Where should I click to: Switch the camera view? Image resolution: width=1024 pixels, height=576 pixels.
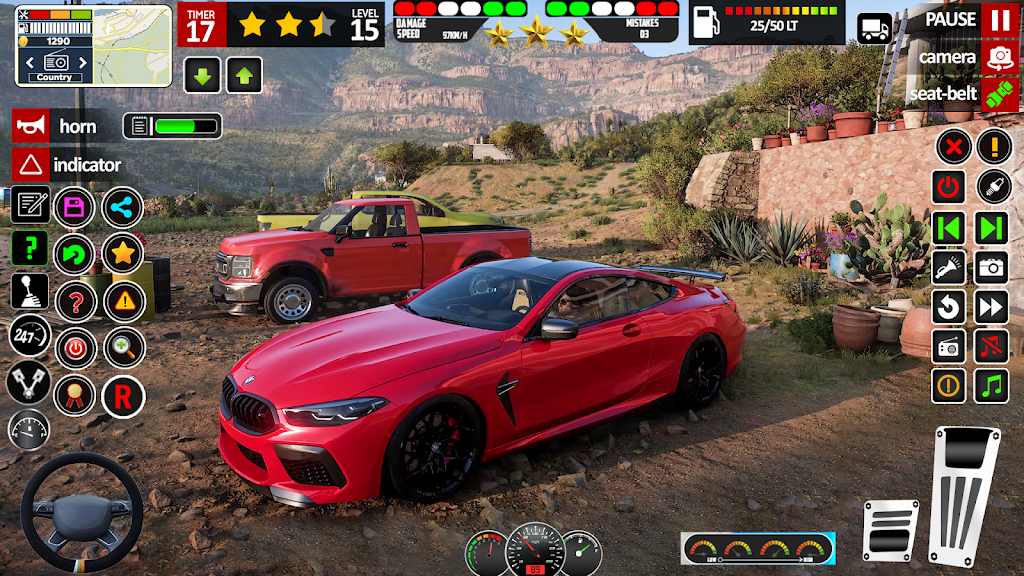(999, 57)
